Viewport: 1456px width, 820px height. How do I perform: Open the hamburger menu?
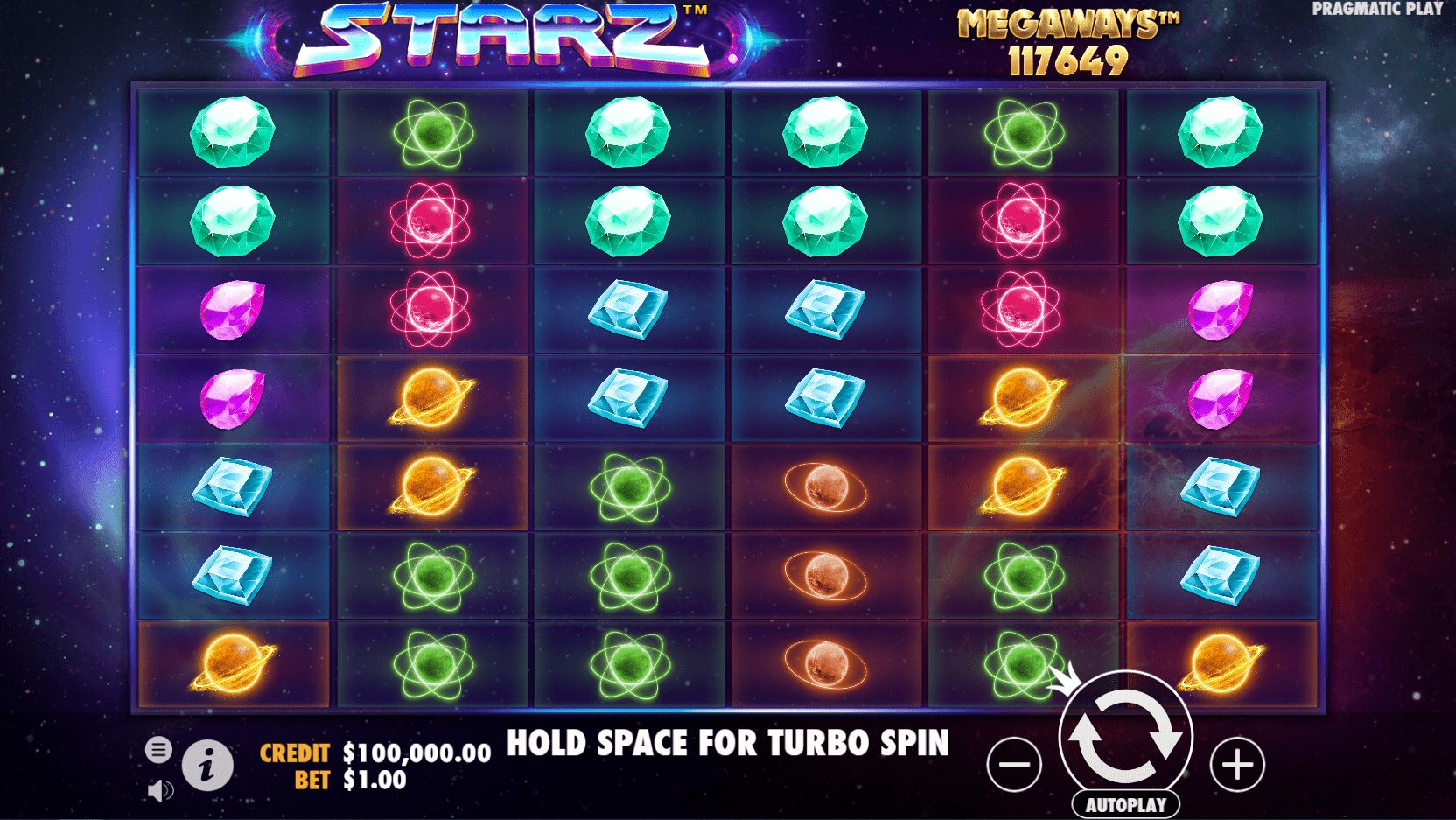[x=158, y=749]
